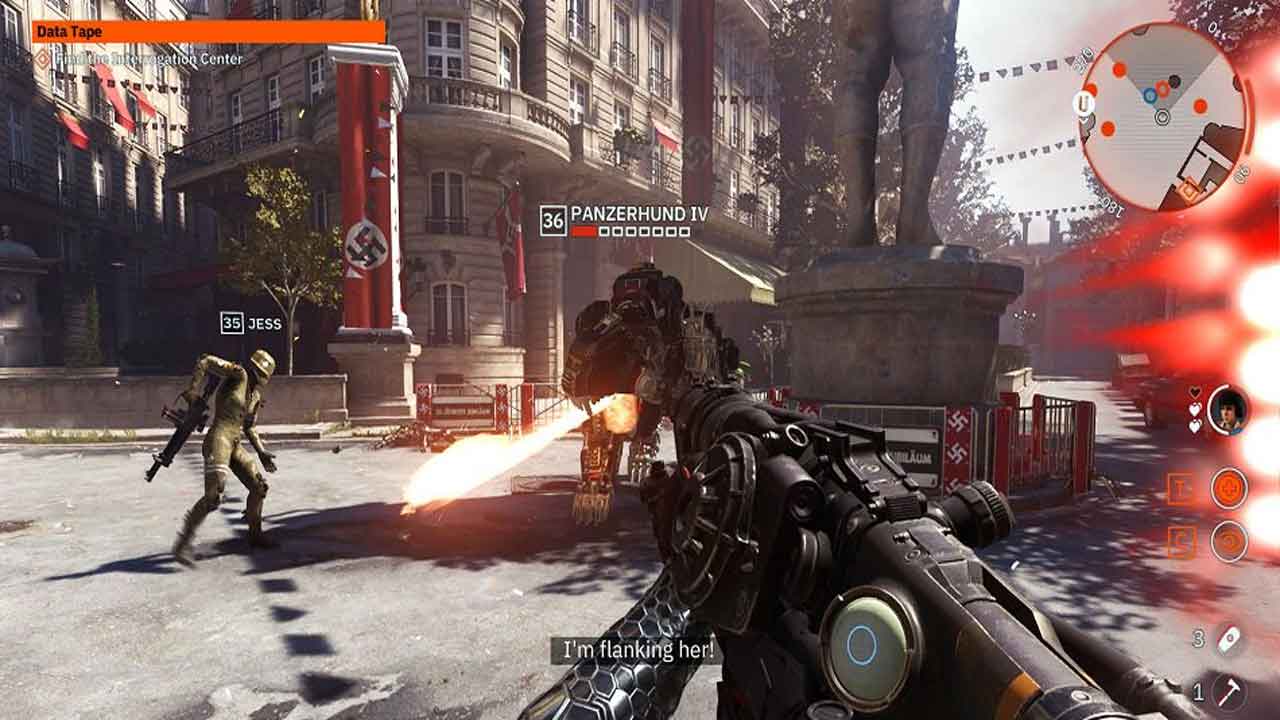The image size is (1280, 720).
Task: Click the circular minimap
Action: (x=1163, y=116)
